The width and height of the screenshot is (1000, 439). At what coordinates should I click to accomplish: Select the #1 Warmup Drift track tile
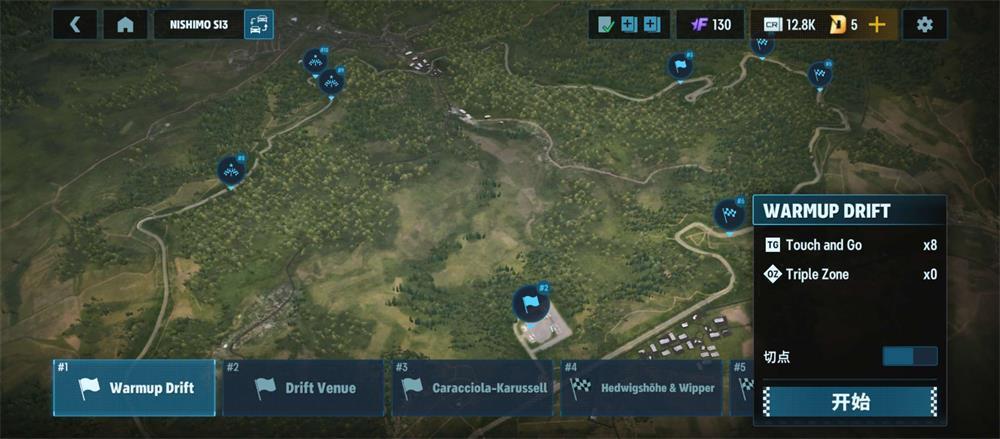(x=134, y=388)
